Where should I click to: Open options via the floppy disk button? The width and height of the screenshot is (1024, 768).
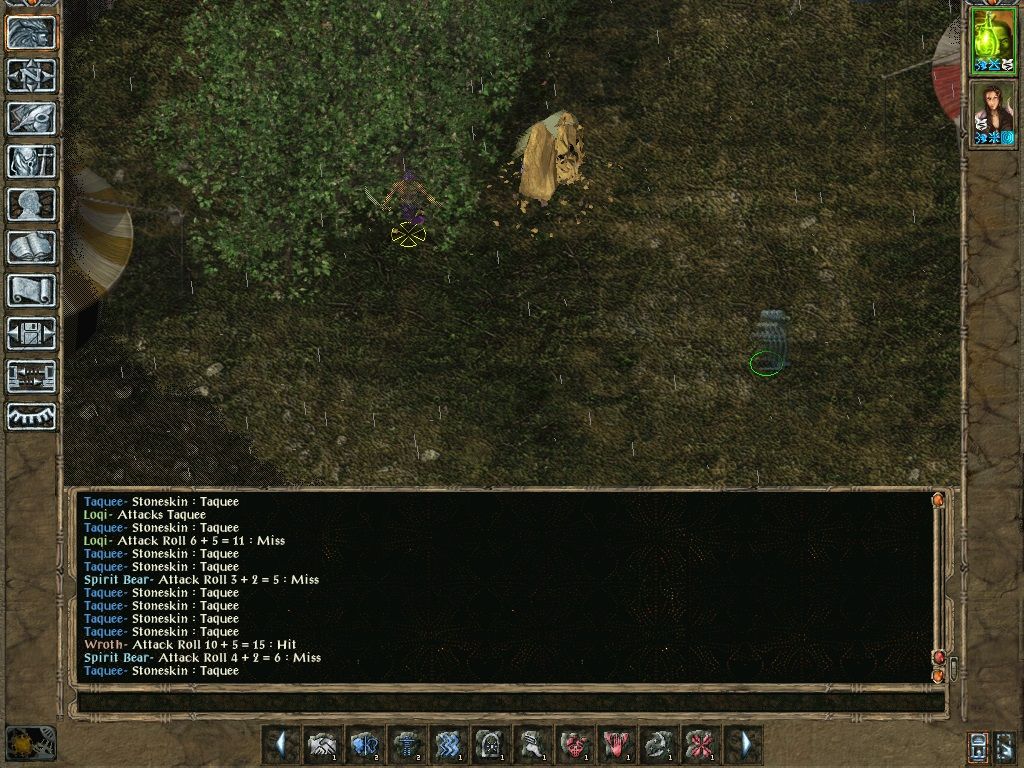click(x=31, y=333)
